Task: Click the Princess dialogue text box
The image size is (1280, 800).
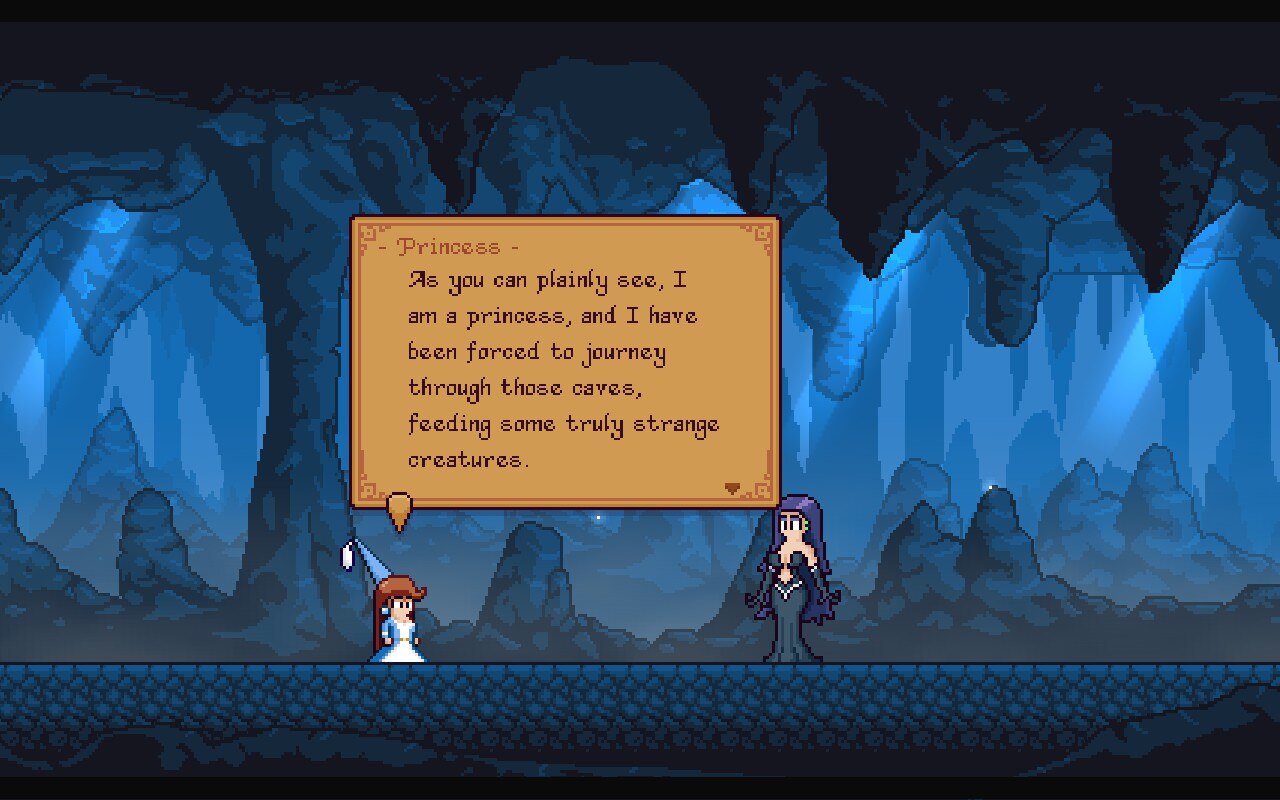Action: (565, 362)
